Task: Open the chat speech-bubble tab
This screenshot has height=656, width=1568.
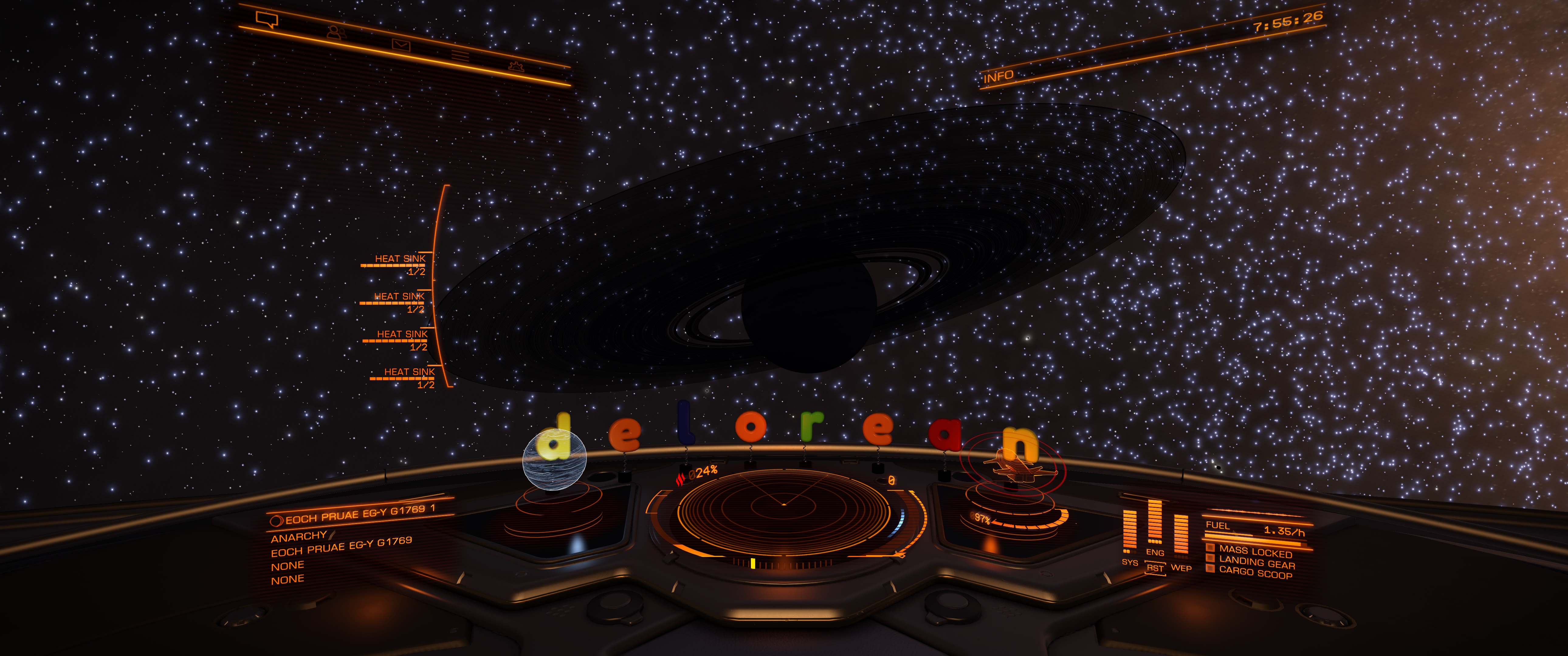Action: click(266, 20)
